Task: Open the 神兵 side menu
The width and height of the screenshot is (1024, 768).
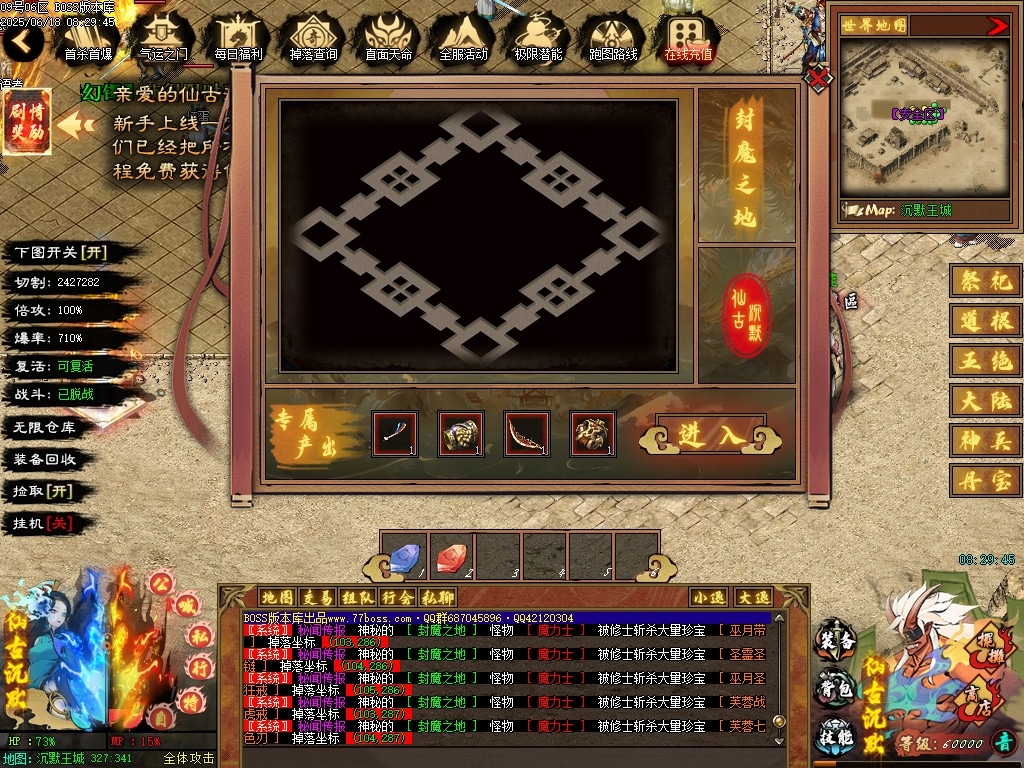Action: click(986, 440)
